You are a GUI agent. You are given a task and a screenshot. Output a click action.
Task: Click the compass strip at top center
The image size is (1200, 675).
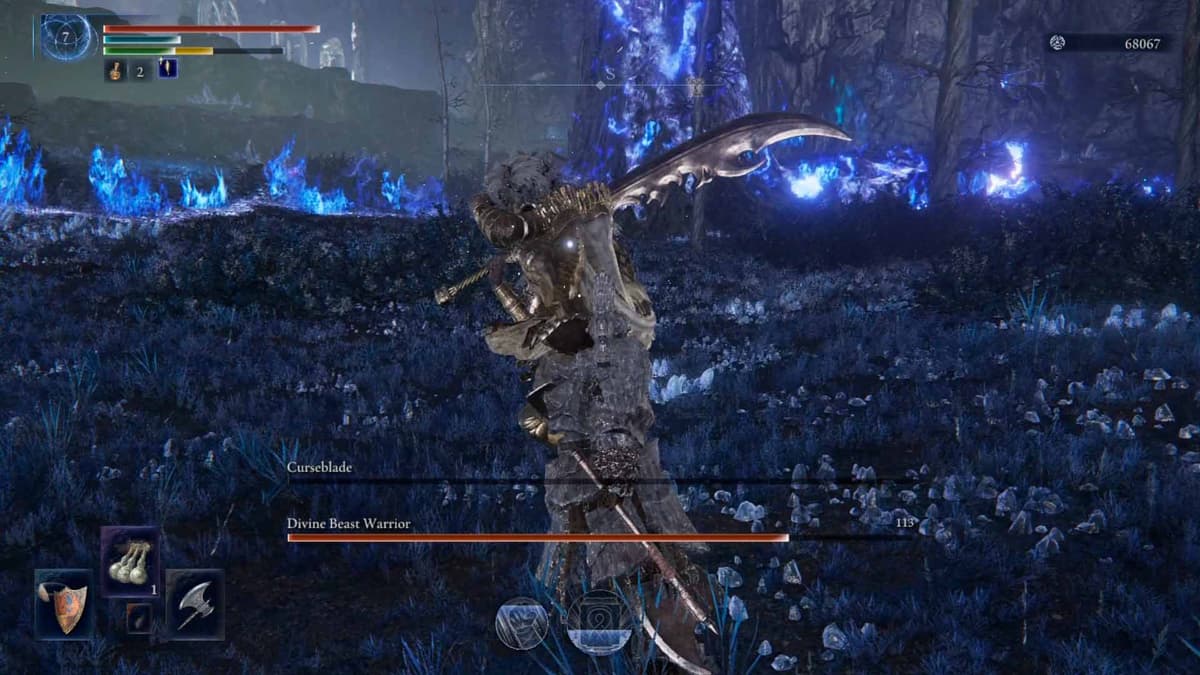coord(600,85)
